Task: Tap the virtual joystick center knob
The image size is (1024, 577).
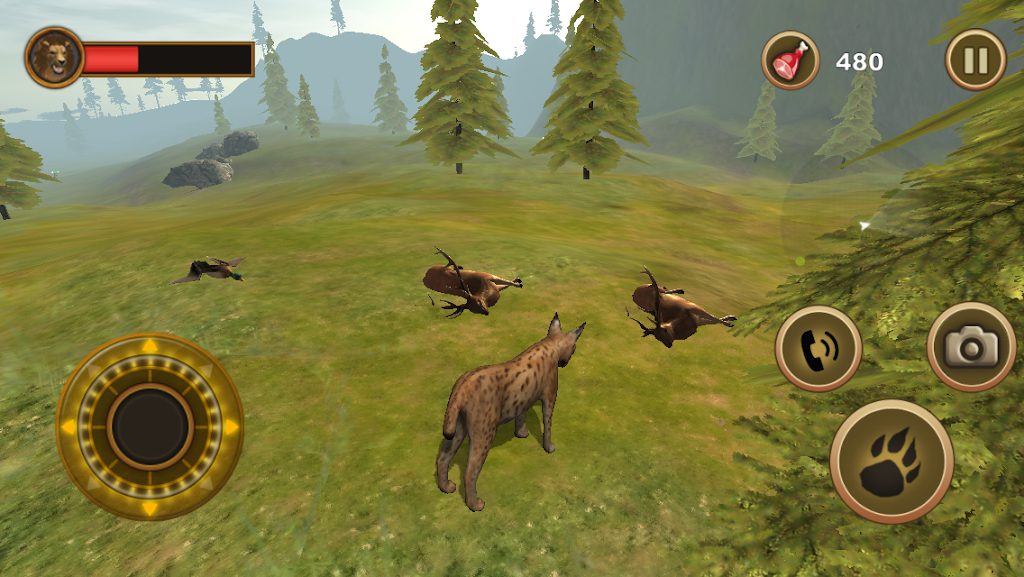Action: [150, 426]
